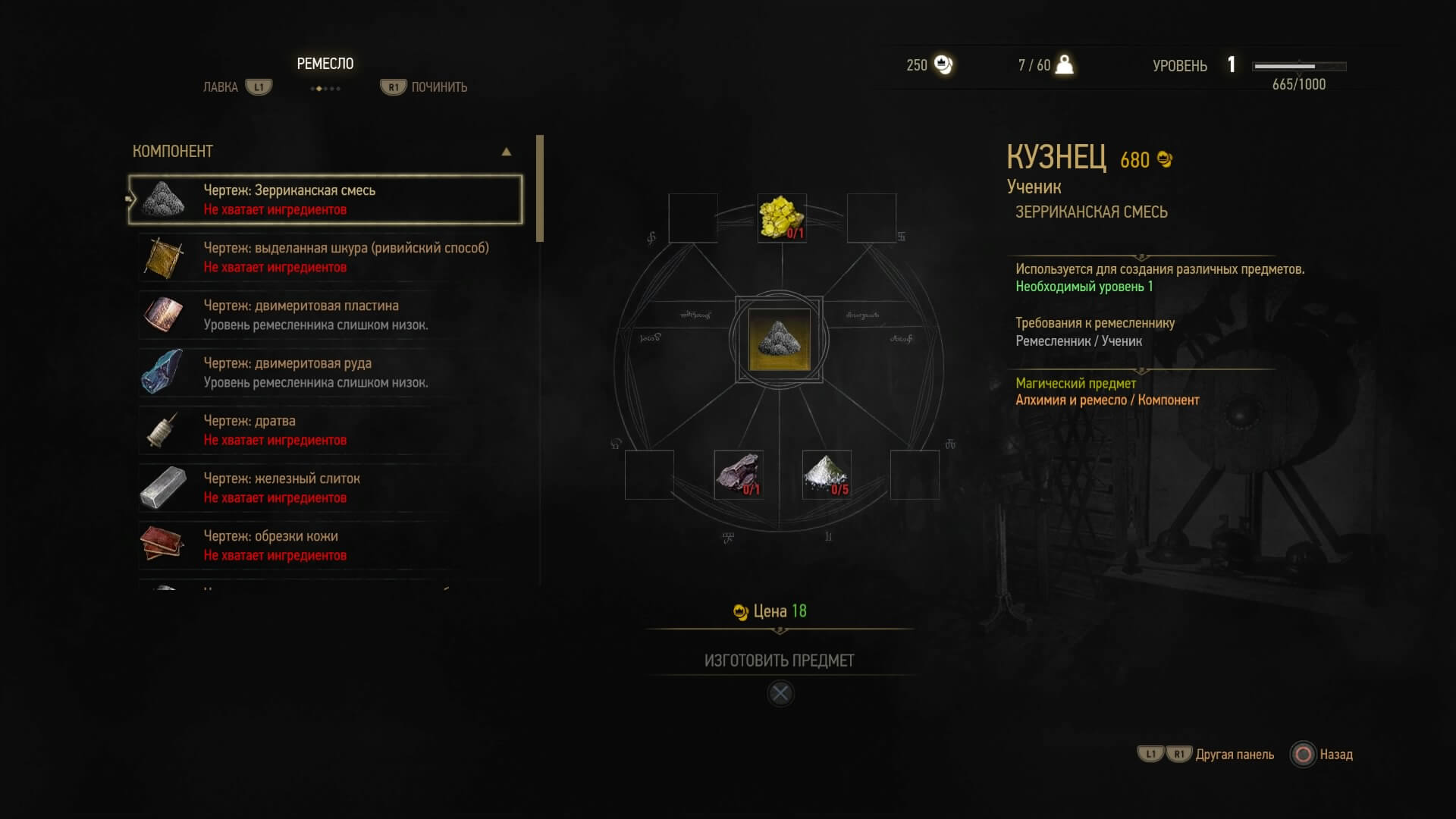Click the yellow sulfur ingredient slot

[781, 218]
